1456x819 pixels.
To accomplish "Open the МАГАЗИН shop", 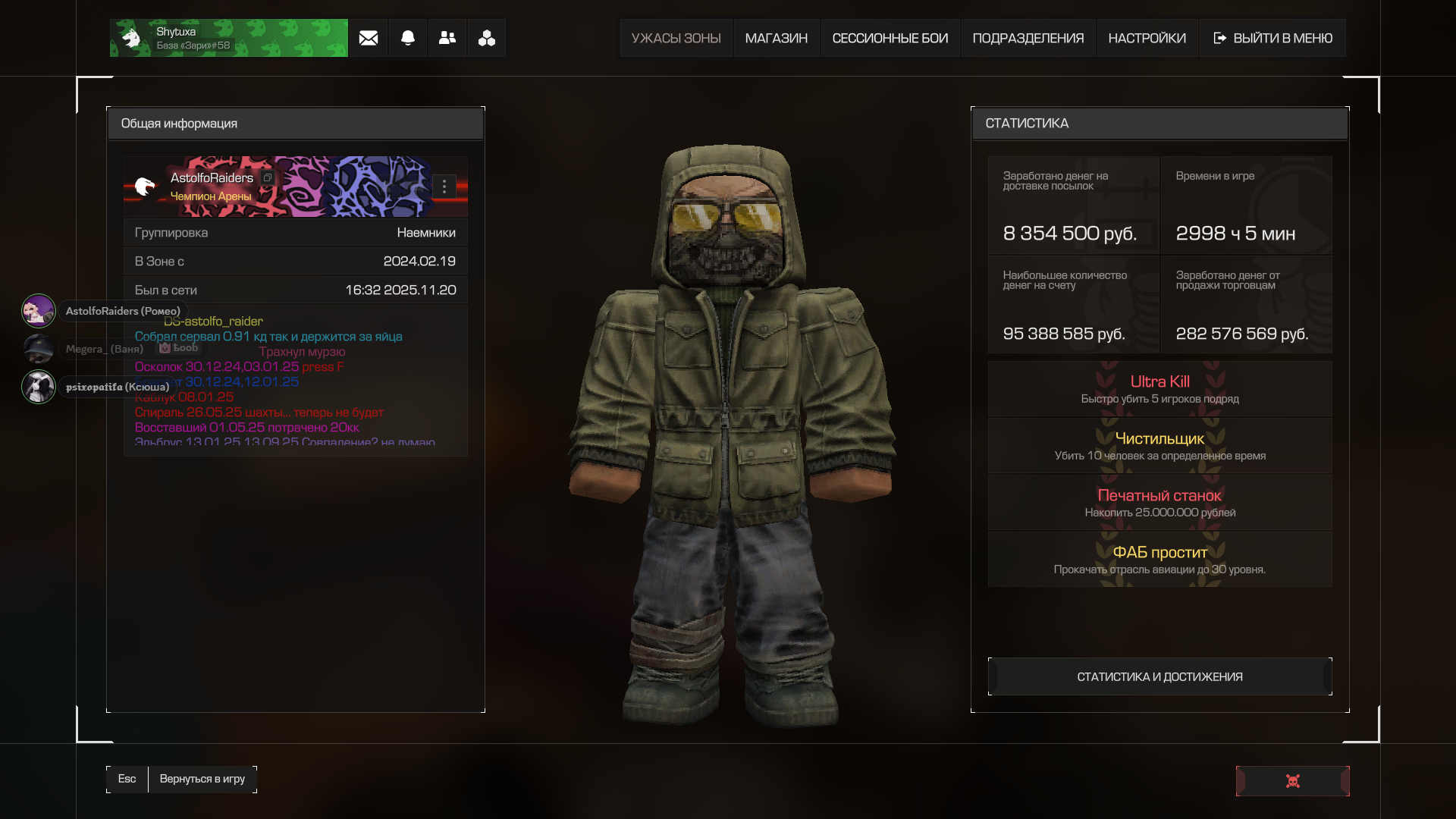I will [x=776, y=38].
